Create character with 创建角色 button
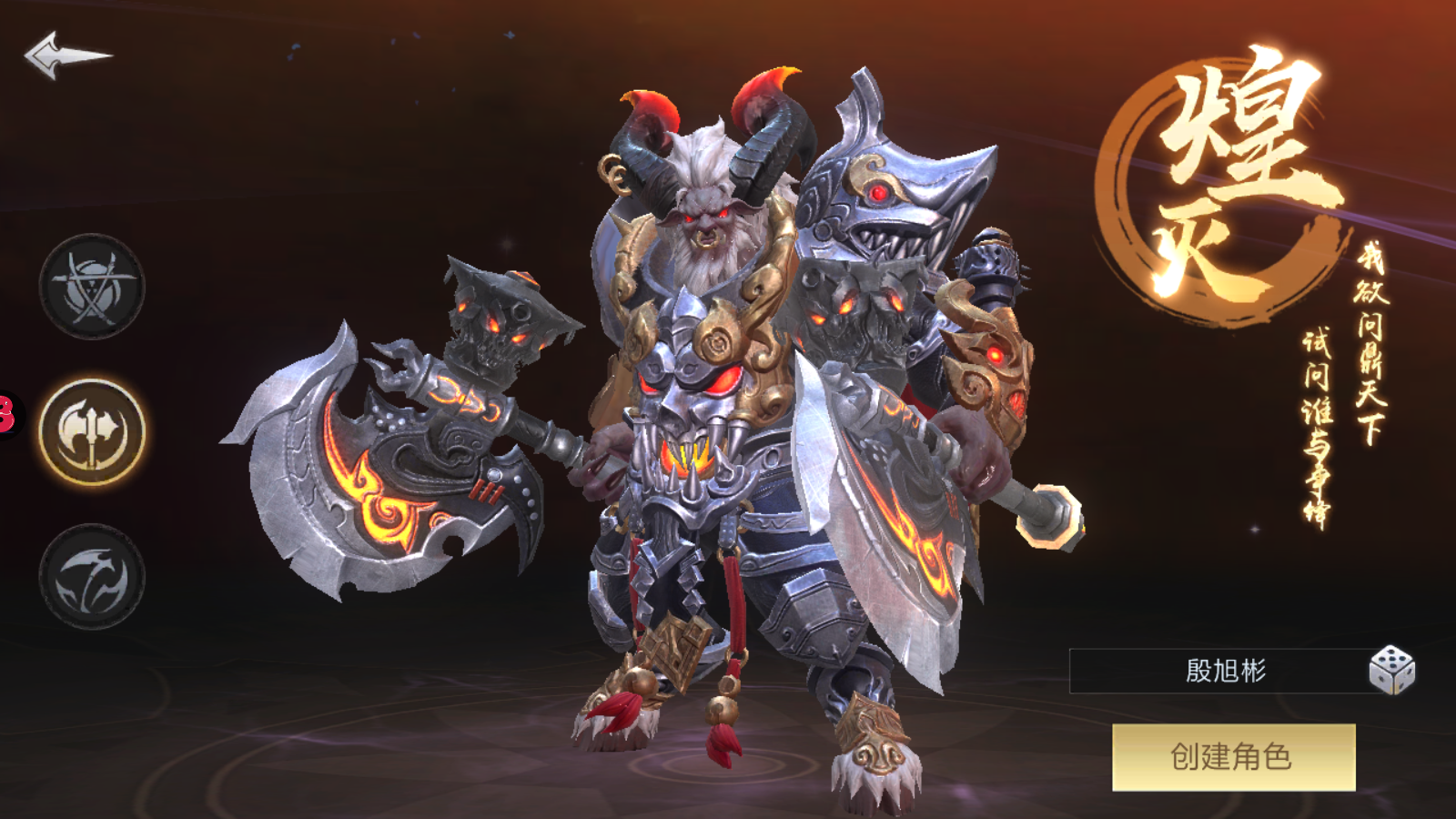Screen dimensions: 1456x819 [x=1233, y=757]
